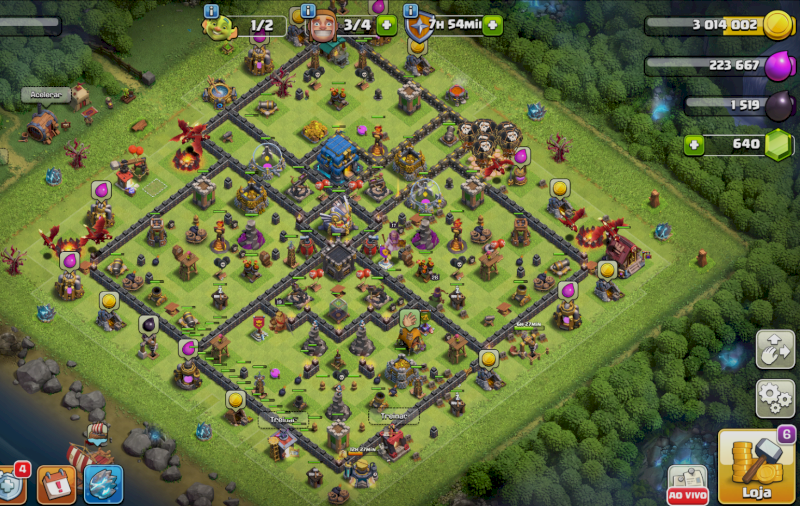Image resolution: width=800 pixels, height=506 pixels.
Task: Show info for the shield timer
Action: pyautogui.click(x=411, y=12)
